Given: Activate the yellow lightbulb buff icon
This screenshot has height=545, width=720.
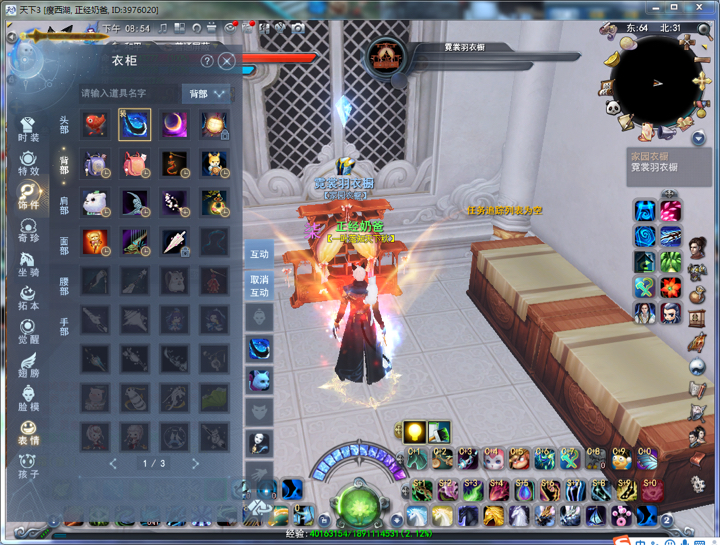Looking at the screenshot, I should point(414,432).
